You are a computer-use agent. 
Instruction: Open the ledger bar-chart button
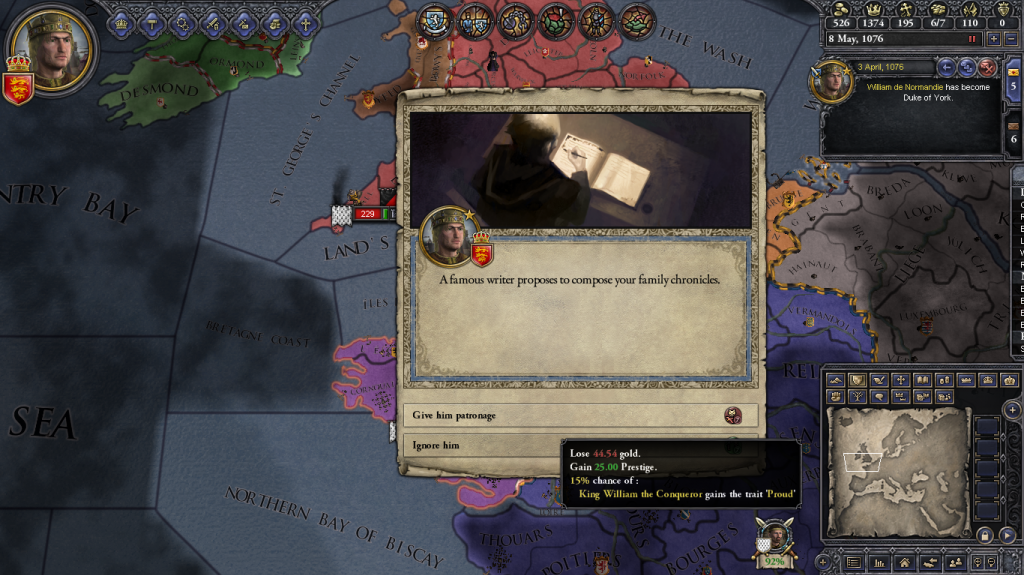pyautogui.click(x=879, y=564)
